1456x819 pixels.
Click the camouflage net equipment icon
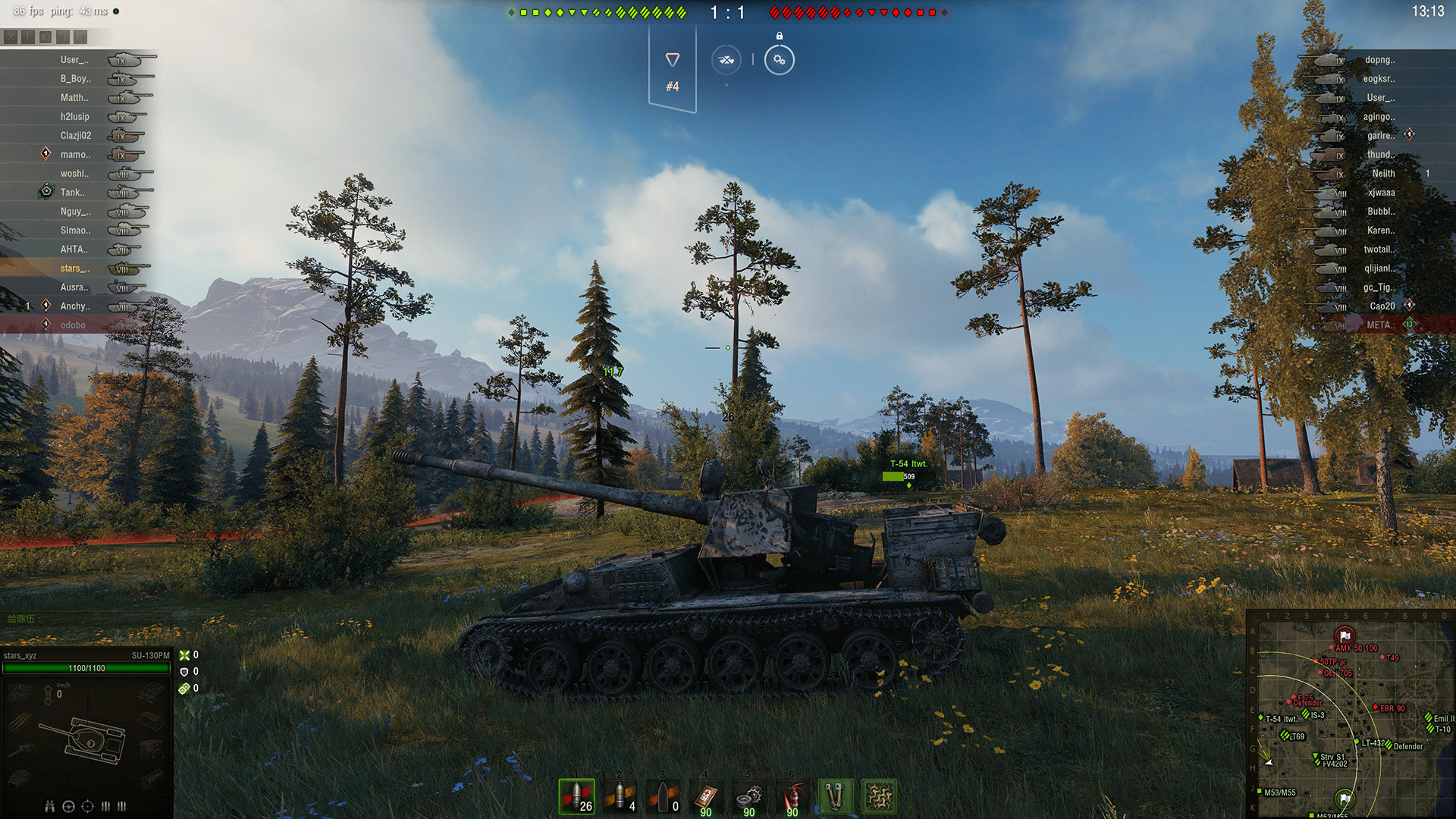879,796
